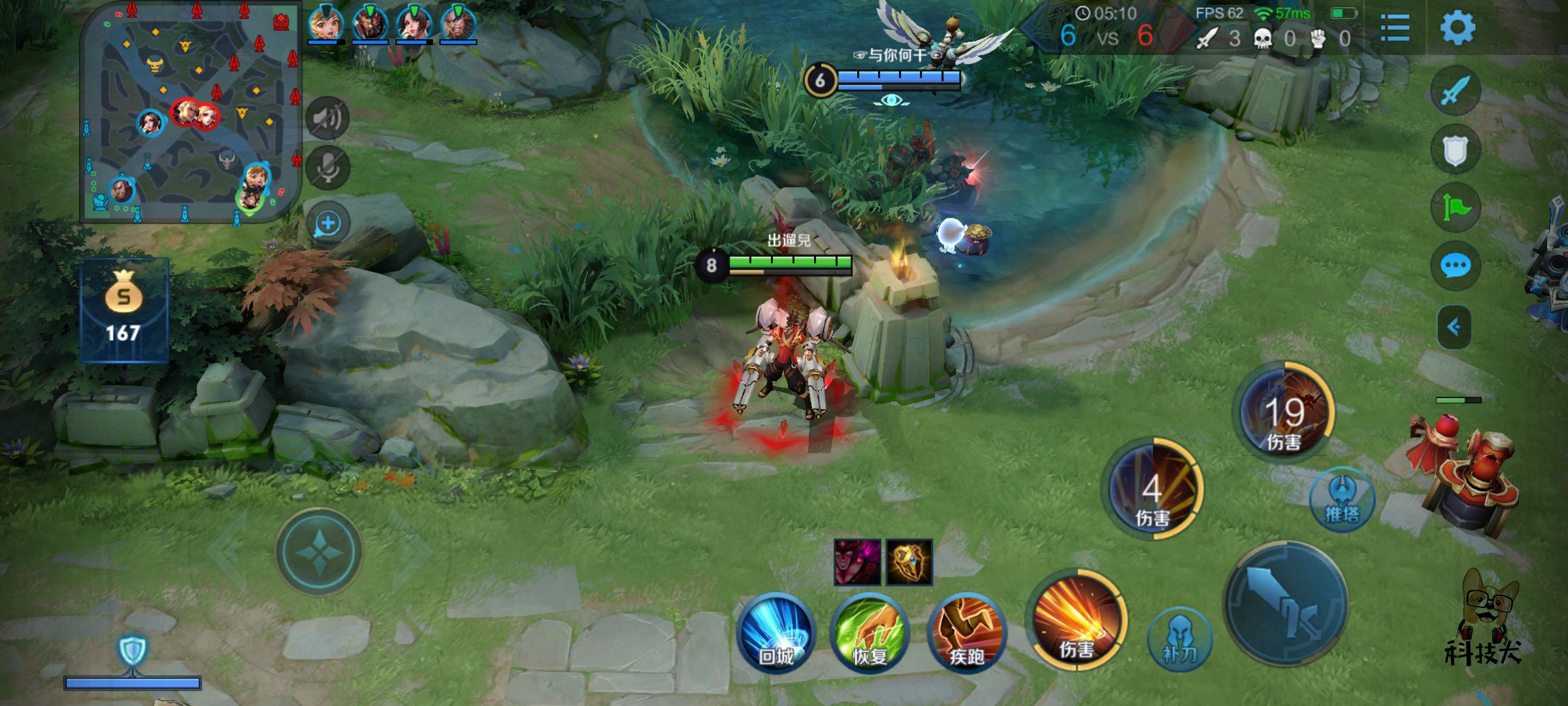Open the chat message bubble
The height and width of the screenshot is (706, 1568).
[1455, 266]
